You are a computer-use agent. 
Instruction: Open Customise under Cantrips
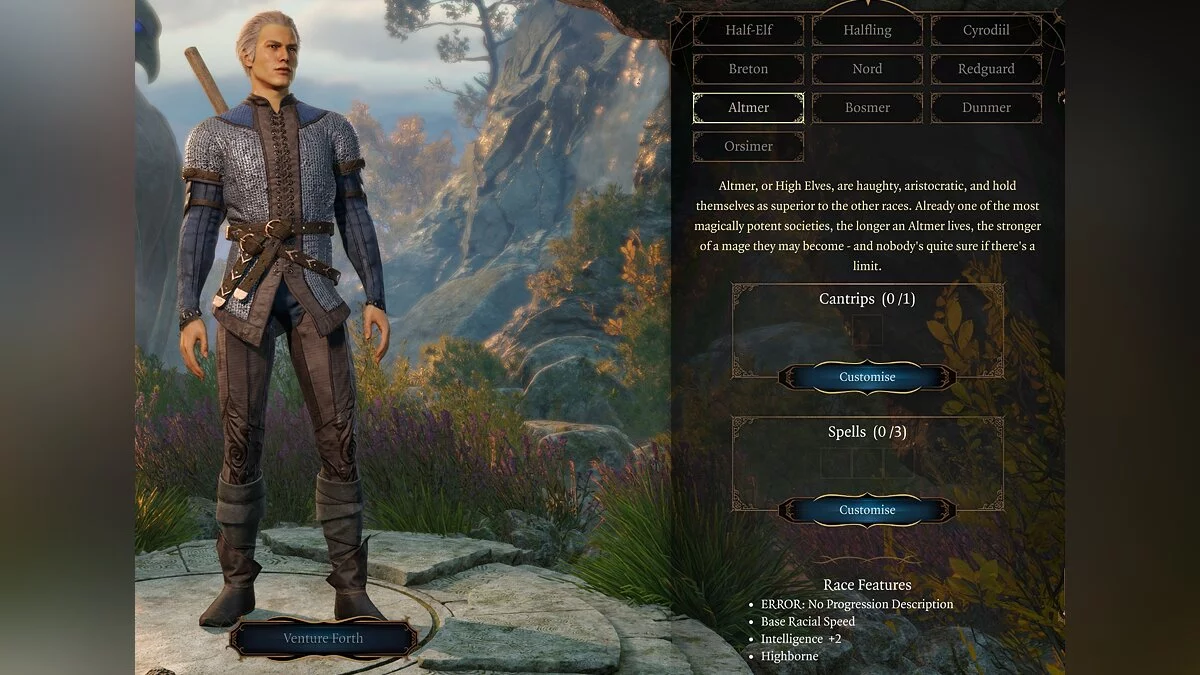(x=867, y=377)
